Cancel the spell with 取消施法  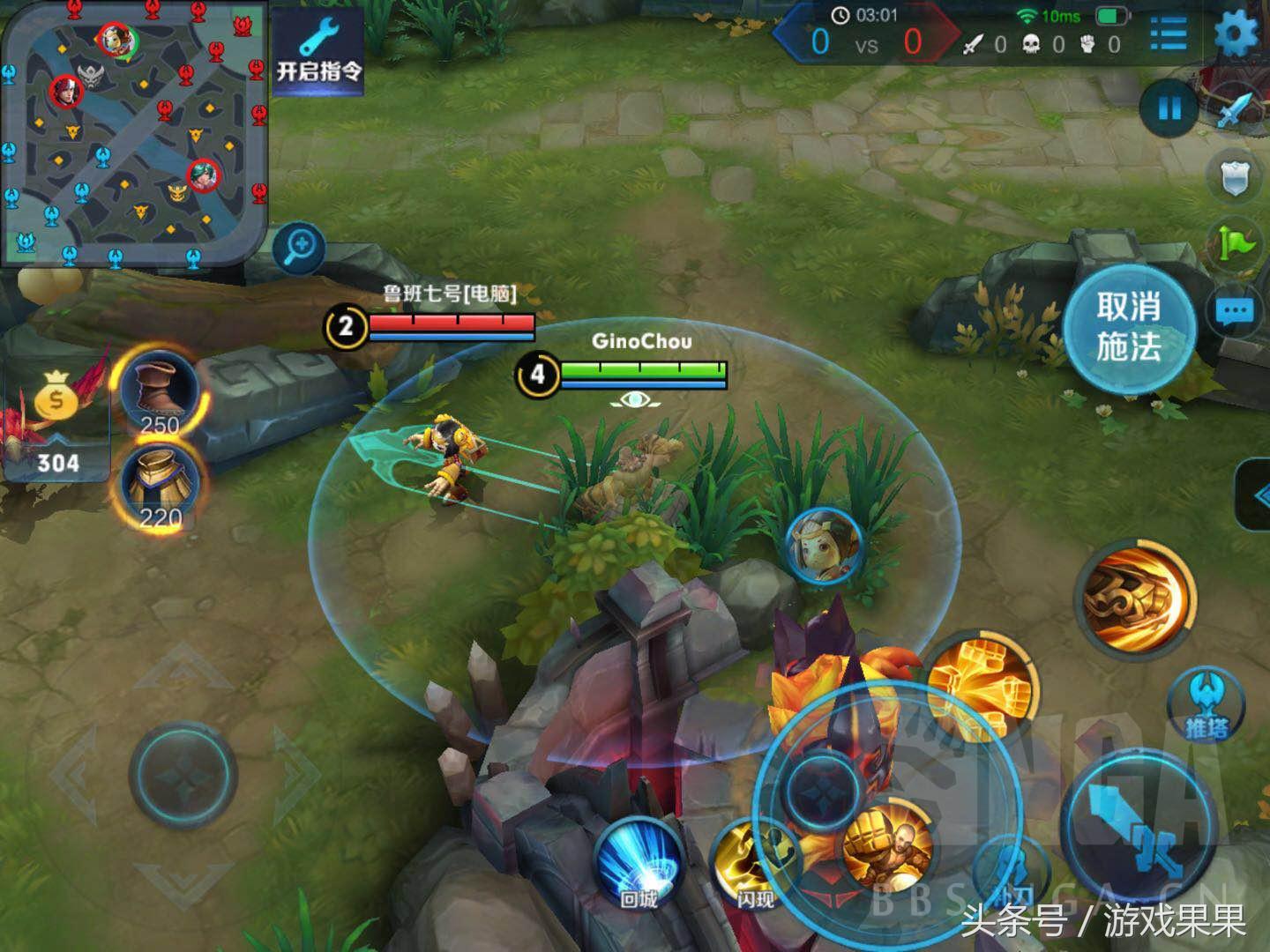pos(1128,326)
